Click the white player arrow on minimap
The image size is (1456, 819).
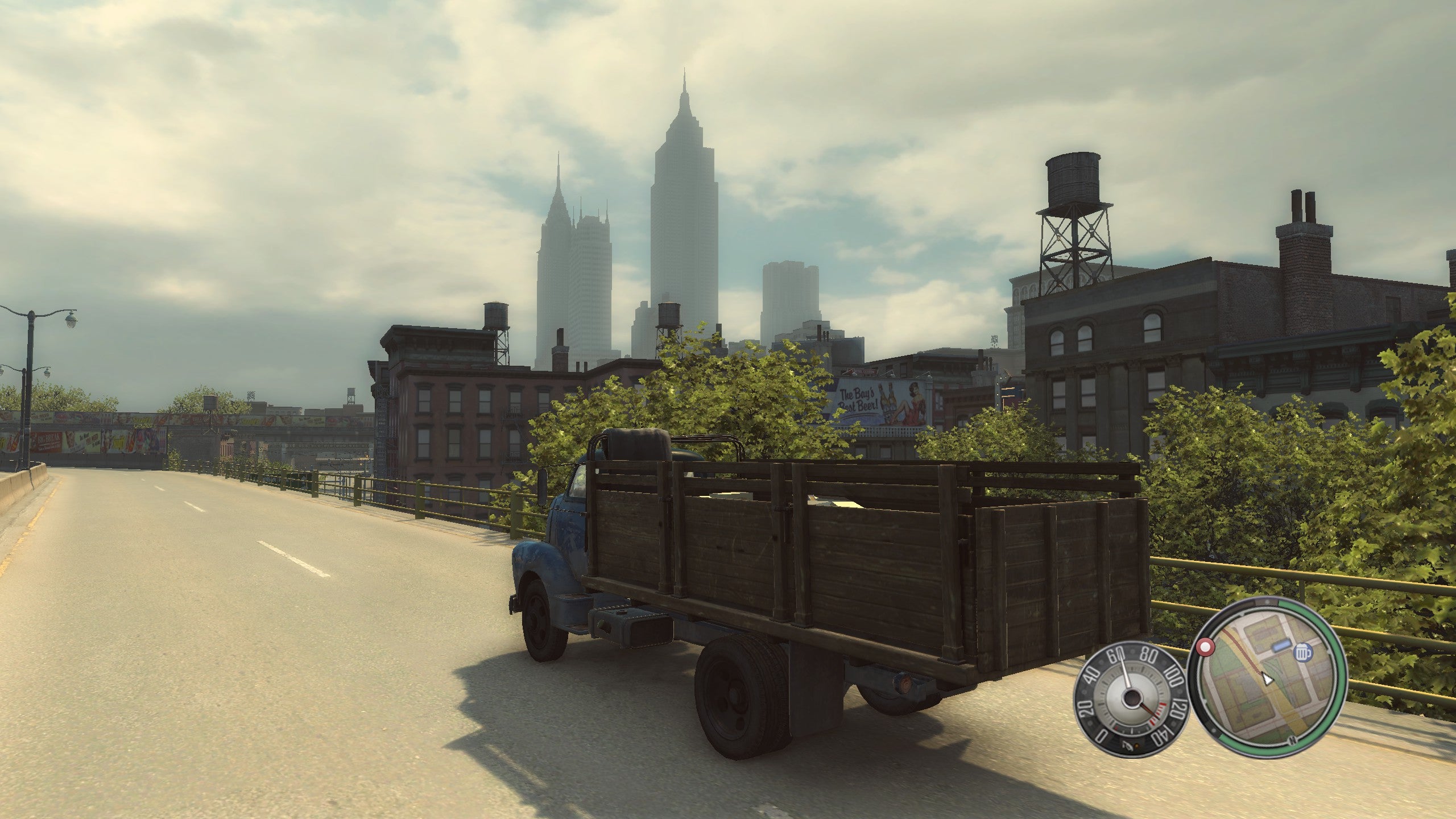(x=1267, y=679)
